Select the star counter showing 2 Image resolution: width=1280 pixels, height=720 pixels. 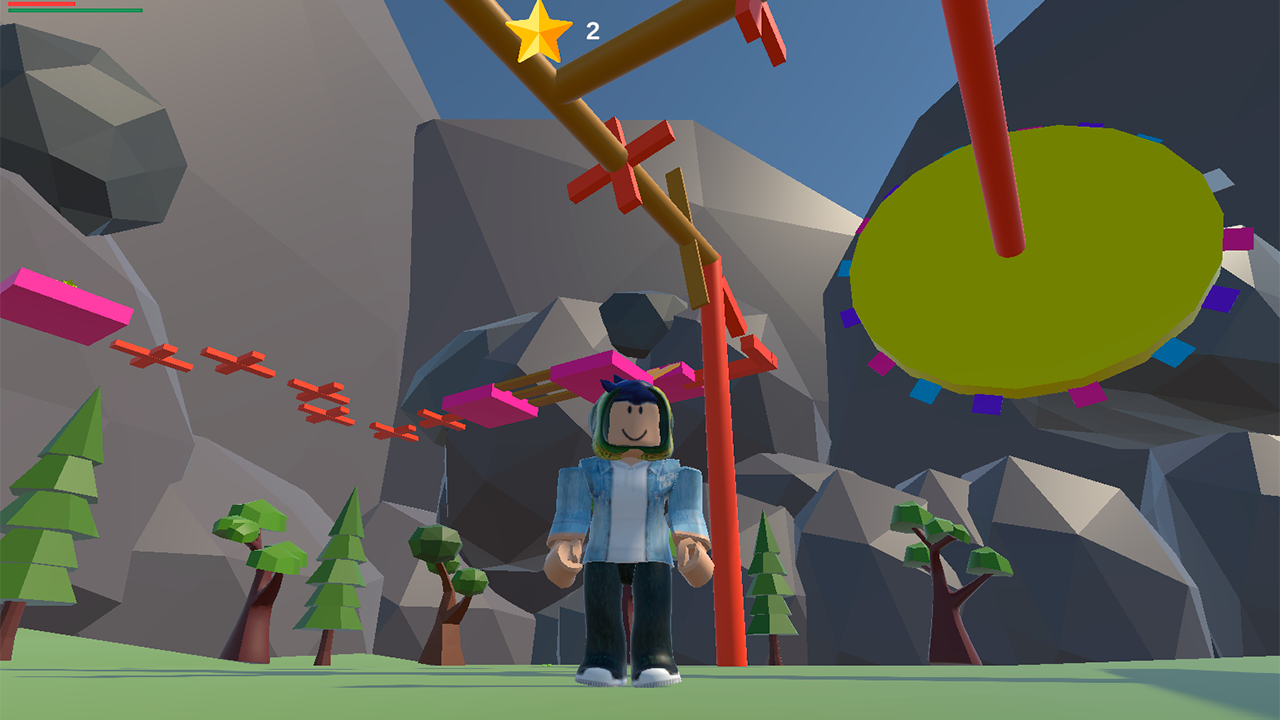point(592,31)
